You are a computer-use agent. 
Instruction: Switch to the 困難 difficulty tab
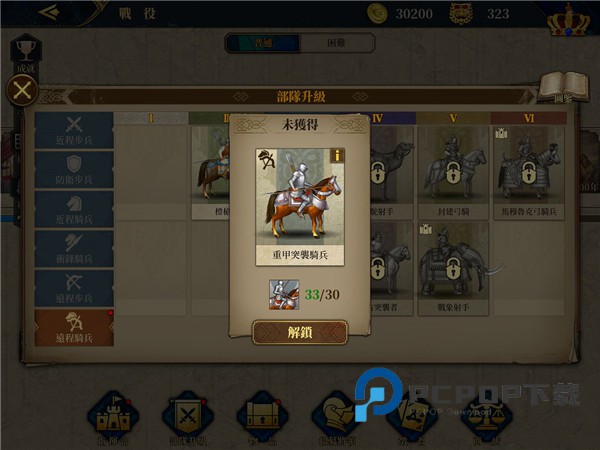[x=337, y=43]
